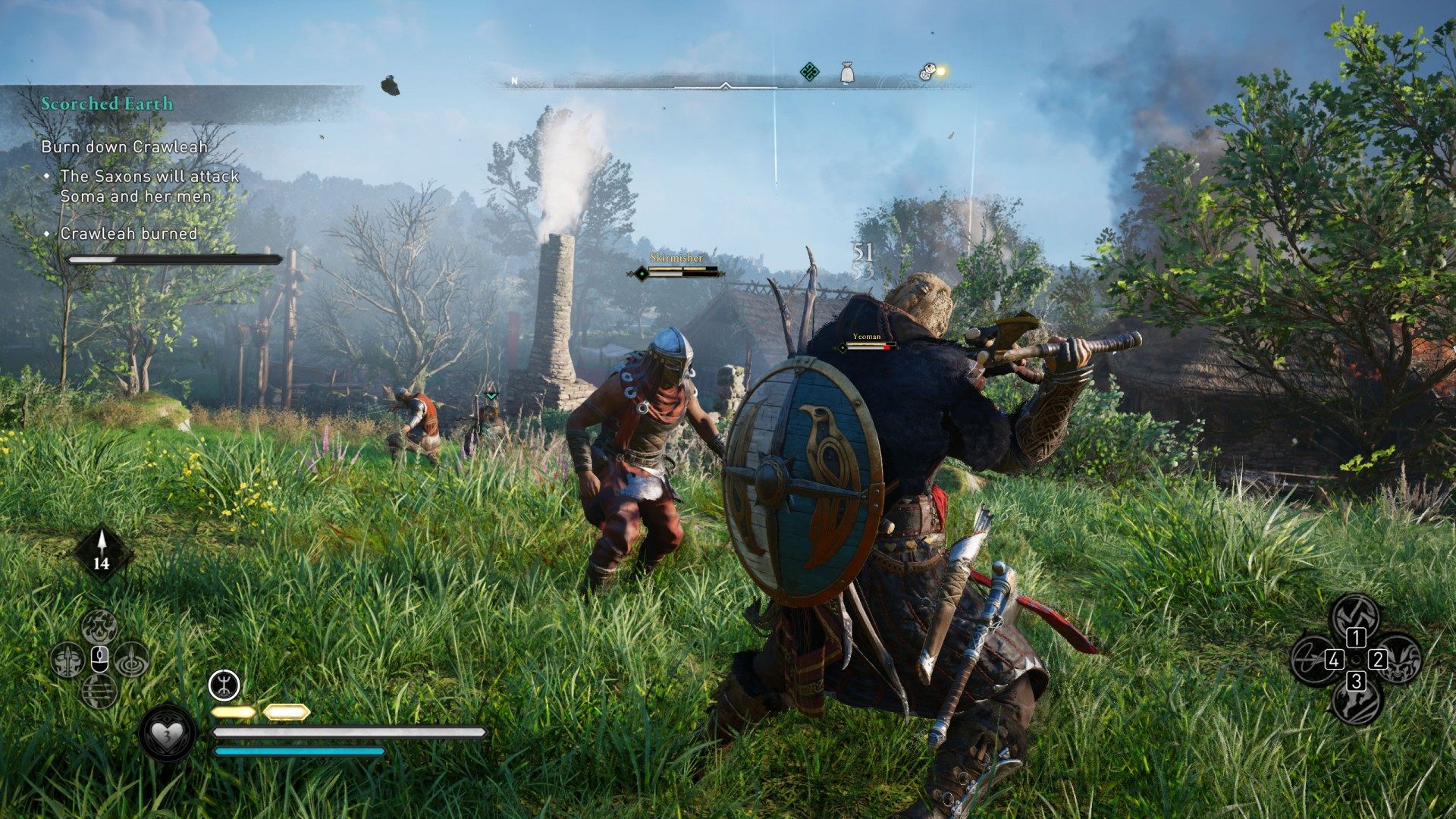Open the Scorched Earth quest tracker

107,104
